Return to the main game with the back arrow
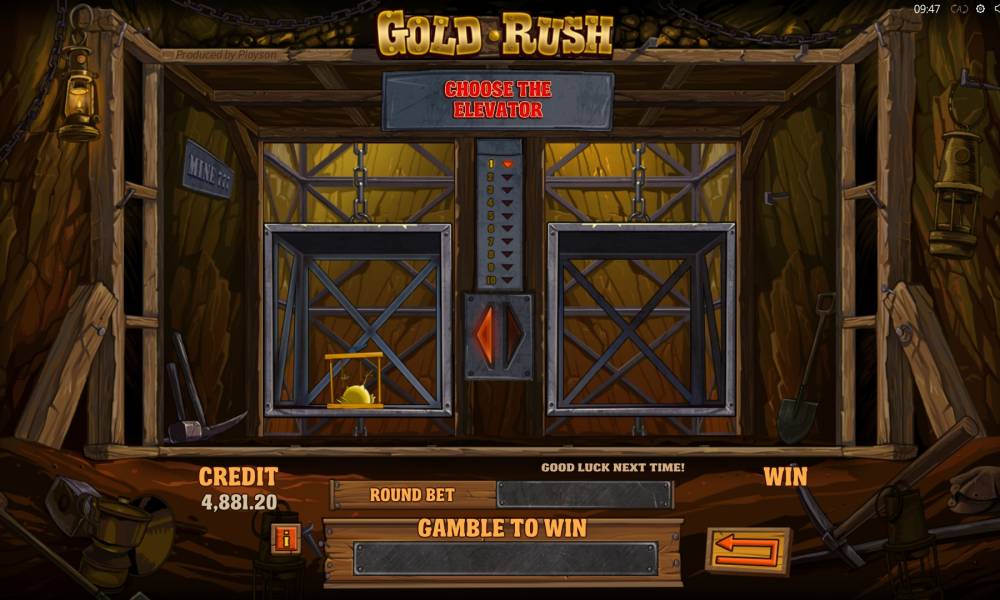 coord(747,551)
